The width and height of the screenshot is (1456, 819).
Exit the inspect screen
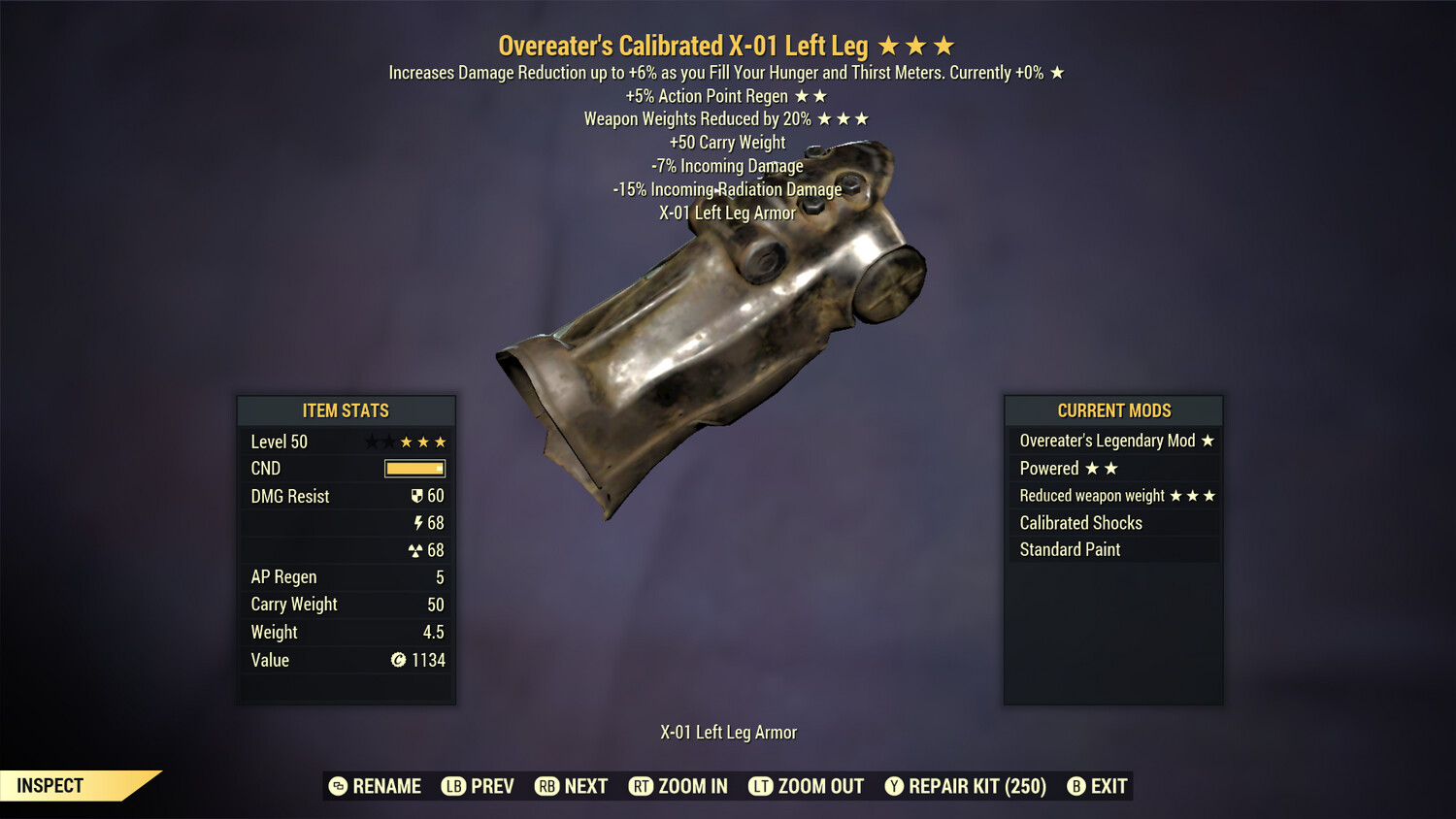pos(1098,786)
